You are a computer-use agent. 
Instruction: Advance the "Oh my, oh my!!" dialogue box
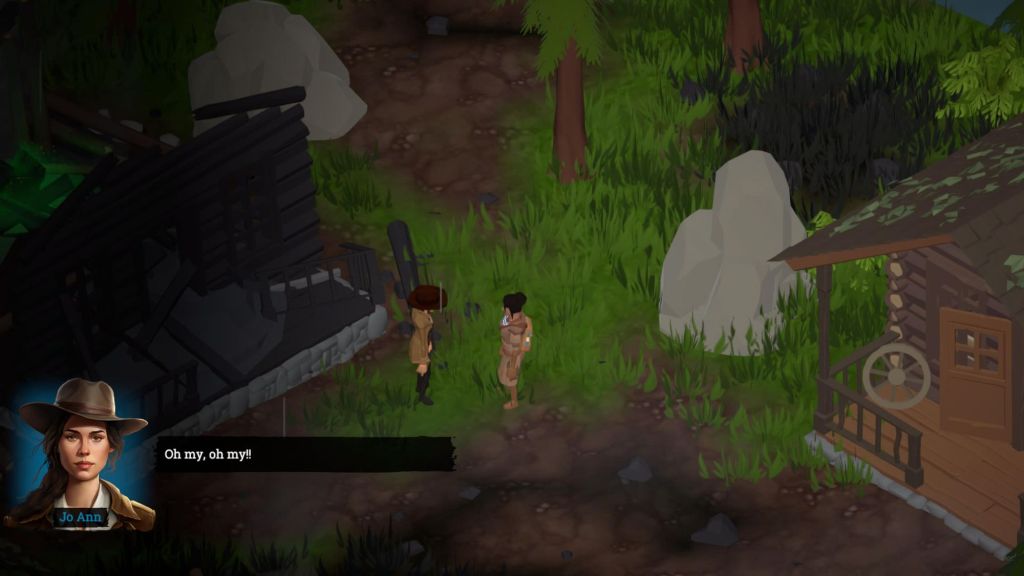(x=304, y=454)
